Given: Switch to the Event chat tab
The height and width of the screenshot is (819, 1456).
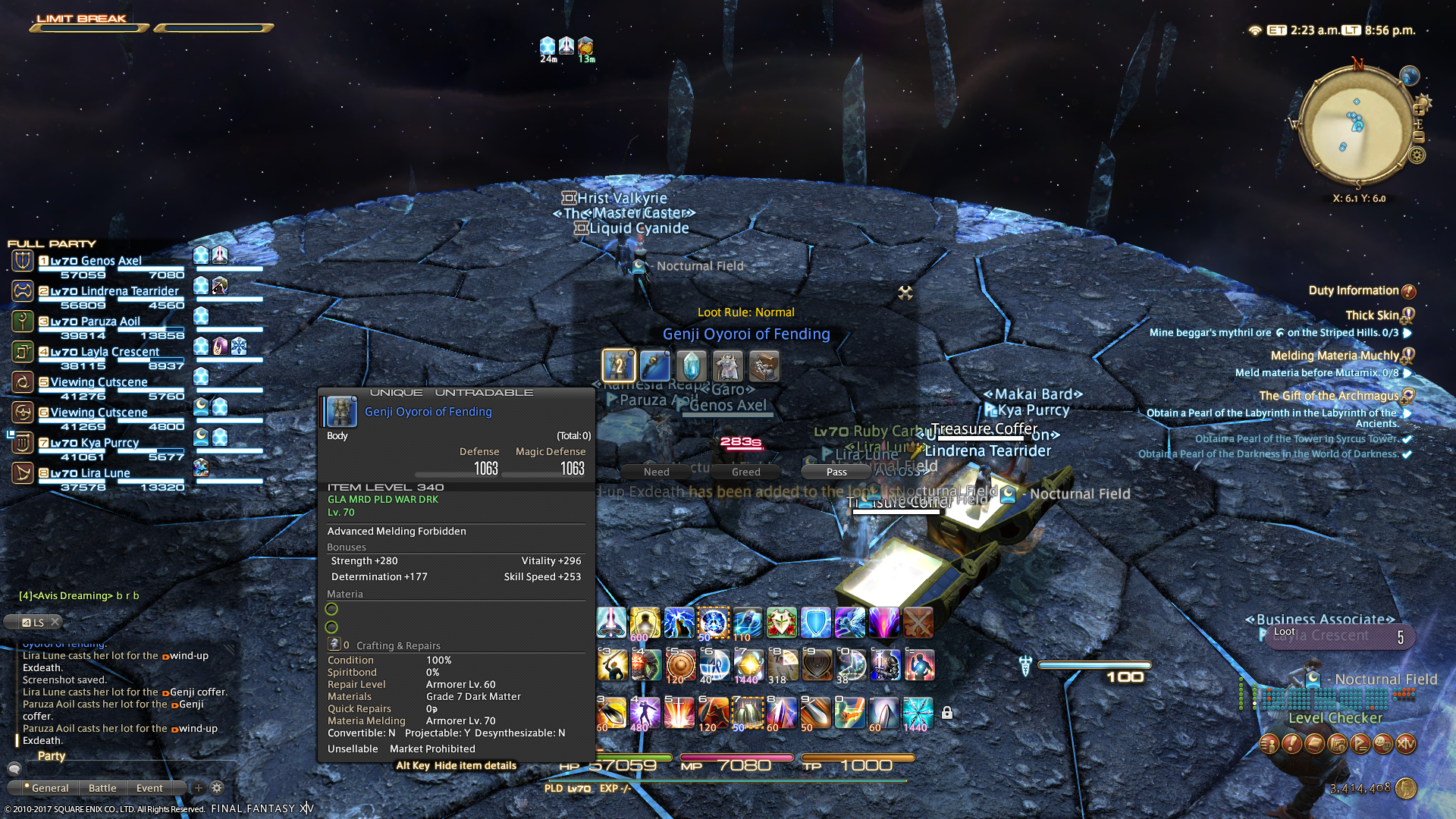Looking at the screenshot, I should [x=149, y=788].
